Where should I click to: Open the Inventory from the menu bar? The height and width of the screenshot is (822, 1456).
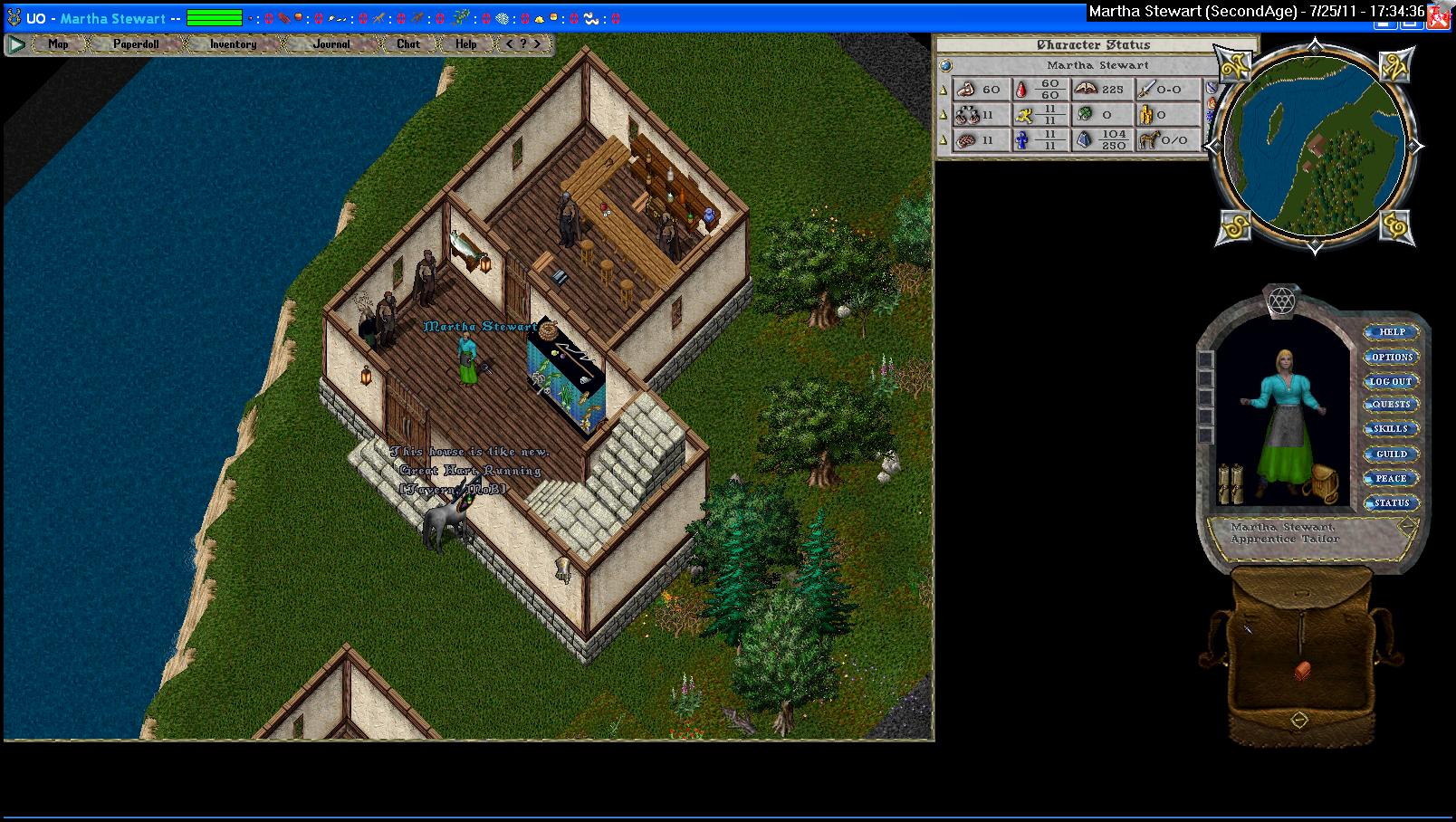(233, 43)
